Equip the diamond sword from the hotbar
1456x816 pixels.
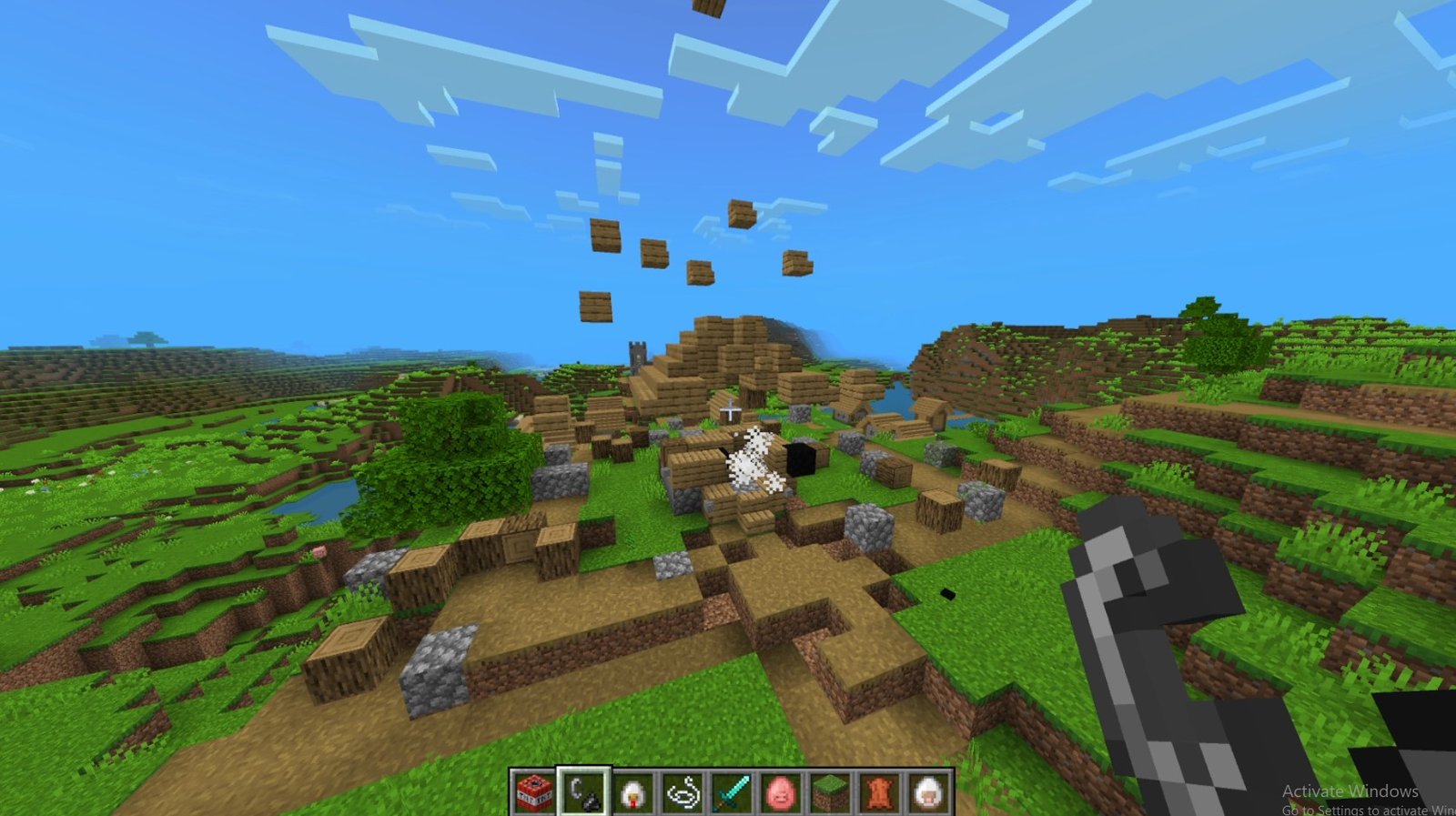(x=731, y=791)
